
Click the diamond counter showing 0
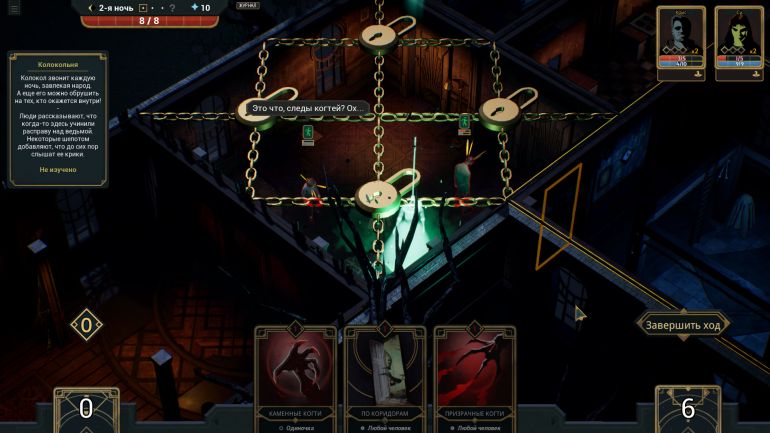pyautogui.click(x=86, y=325)
